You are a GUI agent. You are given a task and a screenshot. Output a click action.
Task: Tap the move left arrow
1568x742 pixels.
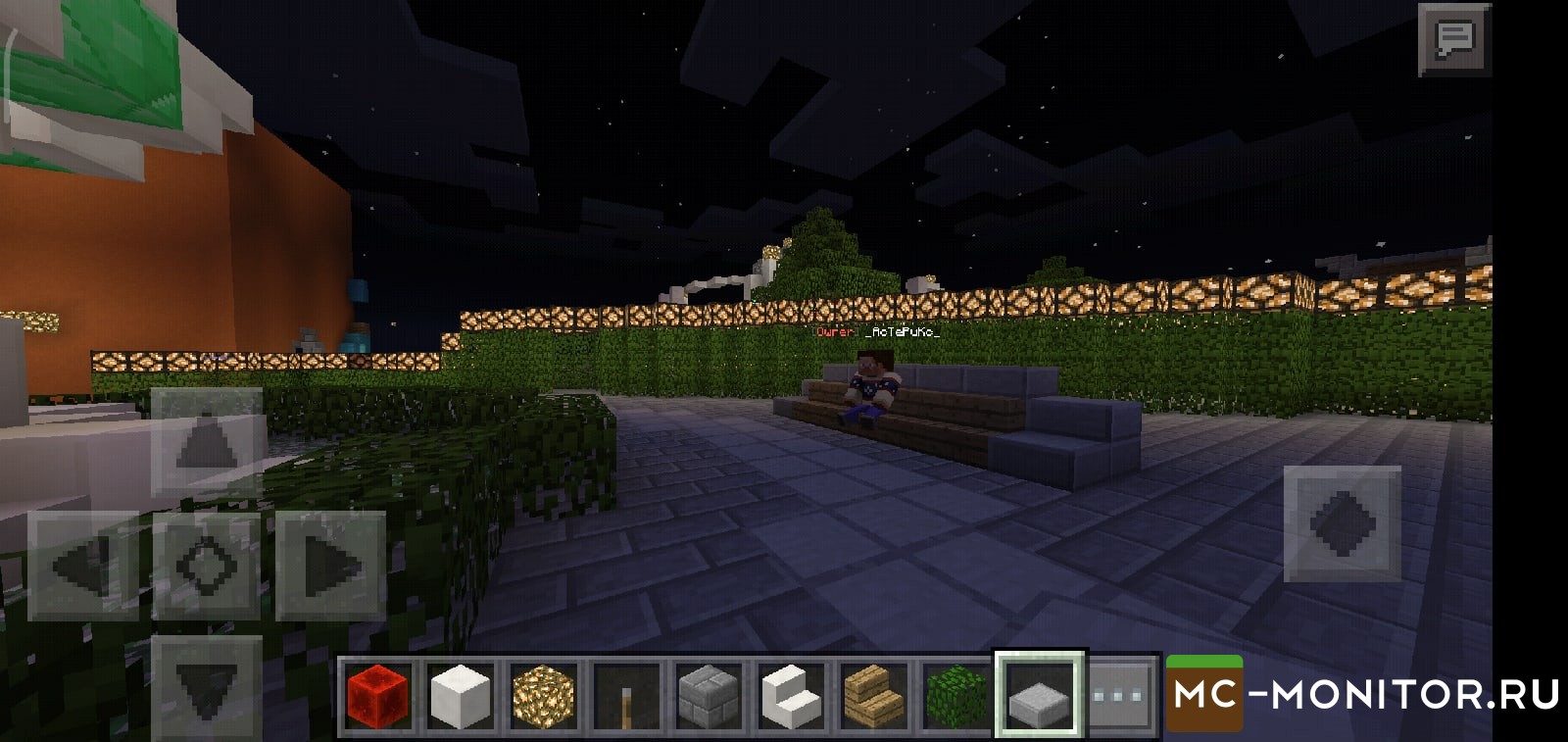coord(82,566)
